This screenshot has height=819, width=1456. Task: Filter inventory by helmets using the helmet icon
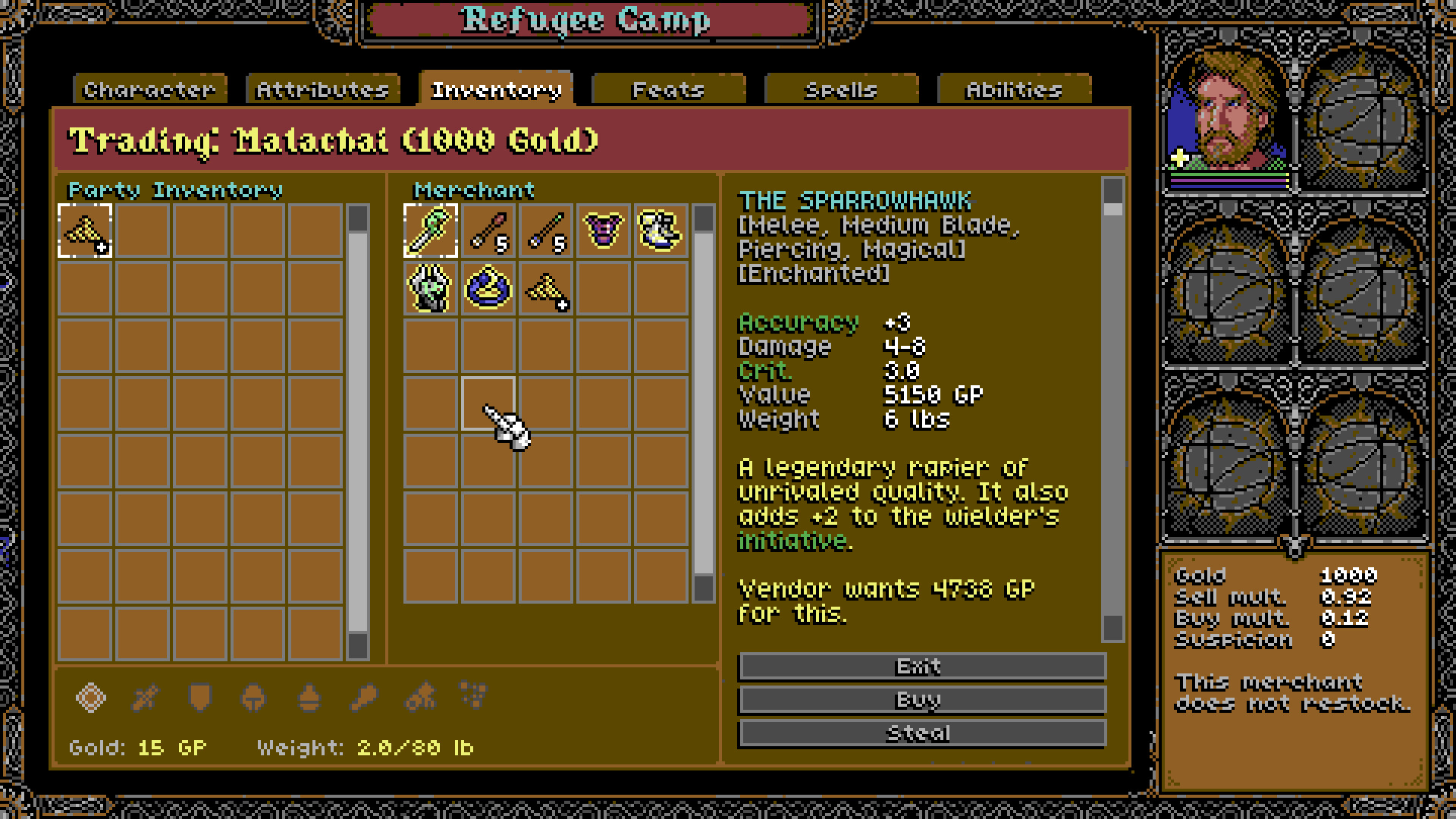(253, 698)
